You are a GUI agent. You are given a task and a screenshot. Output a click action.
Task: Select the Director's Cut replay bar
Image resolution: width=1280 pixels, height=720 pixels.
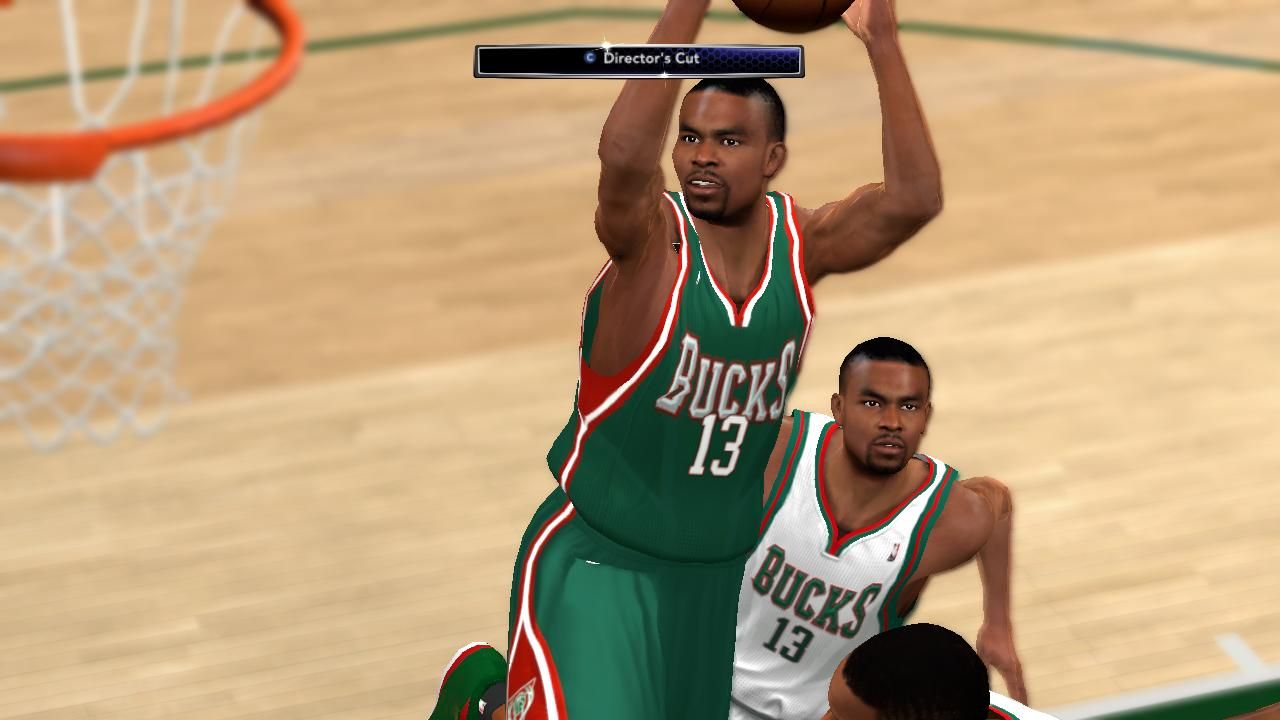tap(638, 60)
